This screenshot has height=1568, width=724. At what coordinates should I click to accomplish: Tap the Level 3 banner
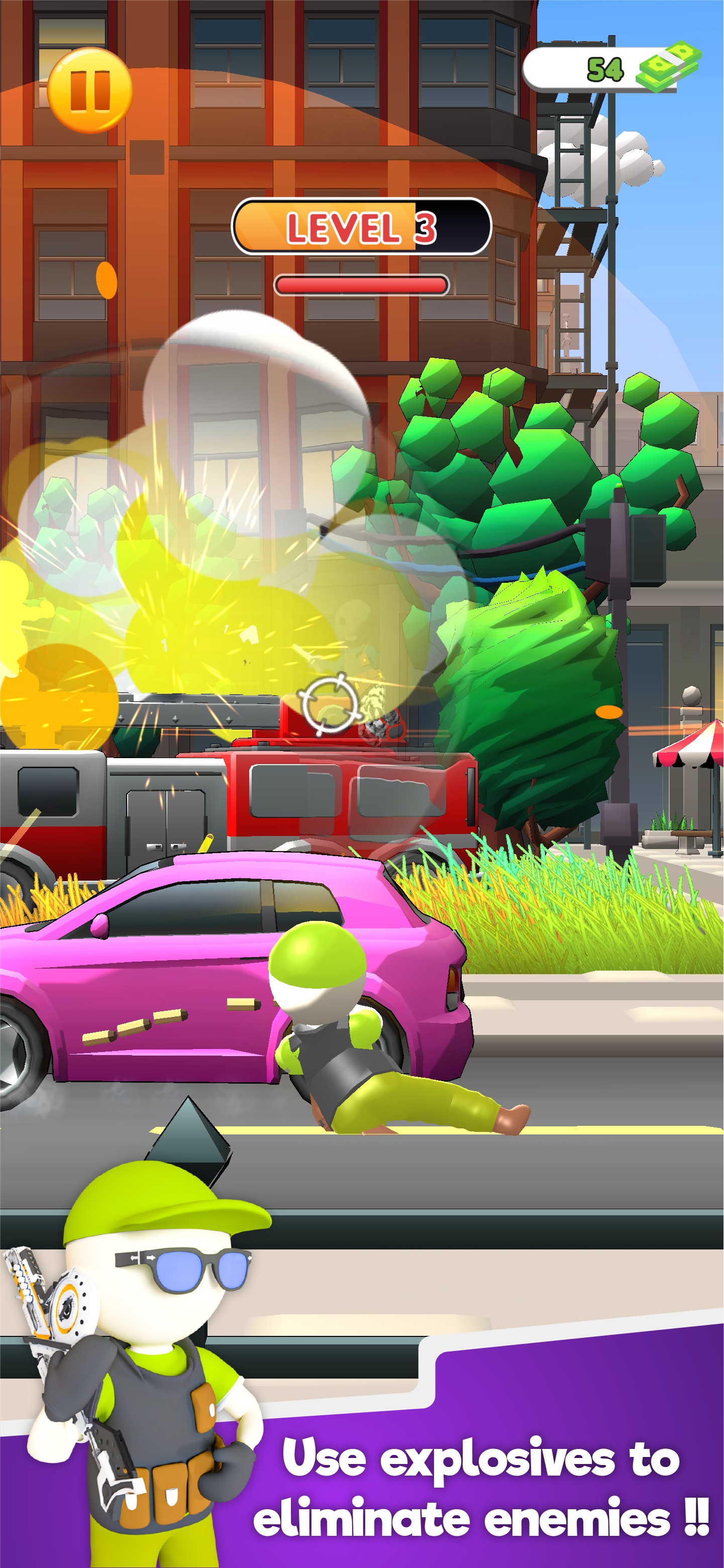[x=362, y=226]
